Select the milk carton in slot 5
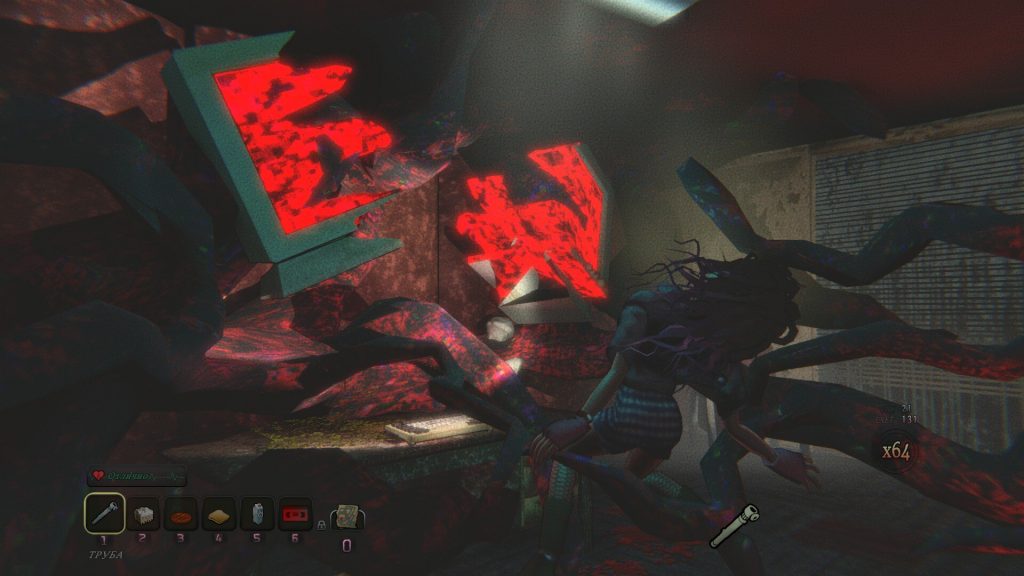This screenshot has width=1024, height=576. [257, 514]
